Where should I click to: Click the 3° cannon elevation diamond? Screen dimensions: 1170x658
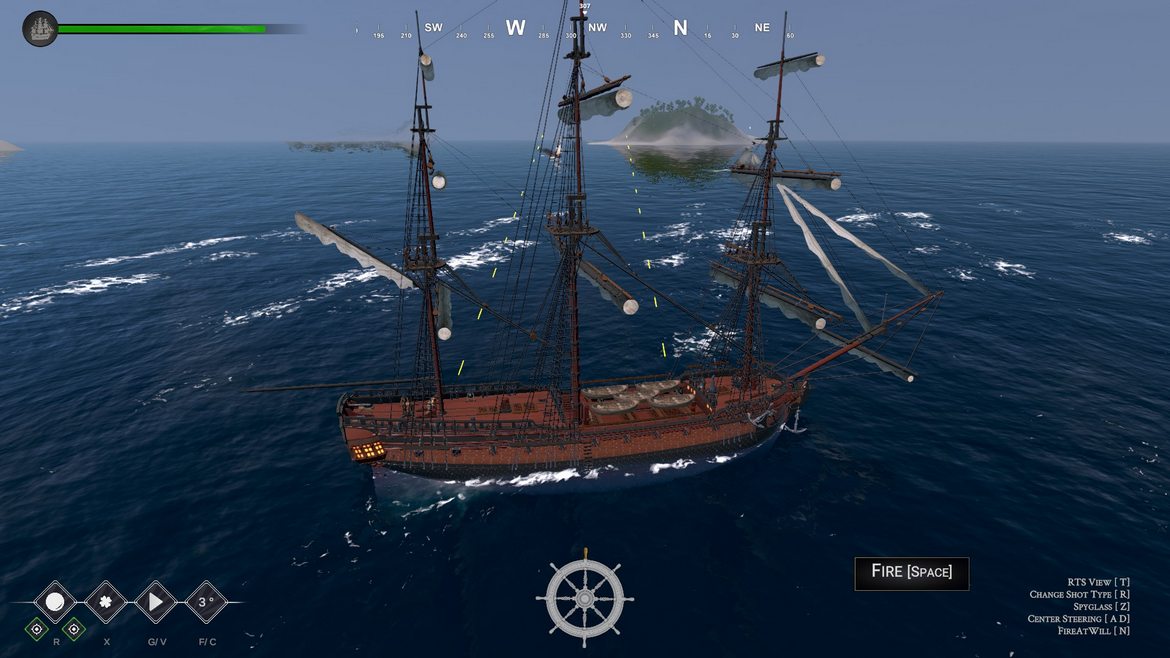(206, 602)
